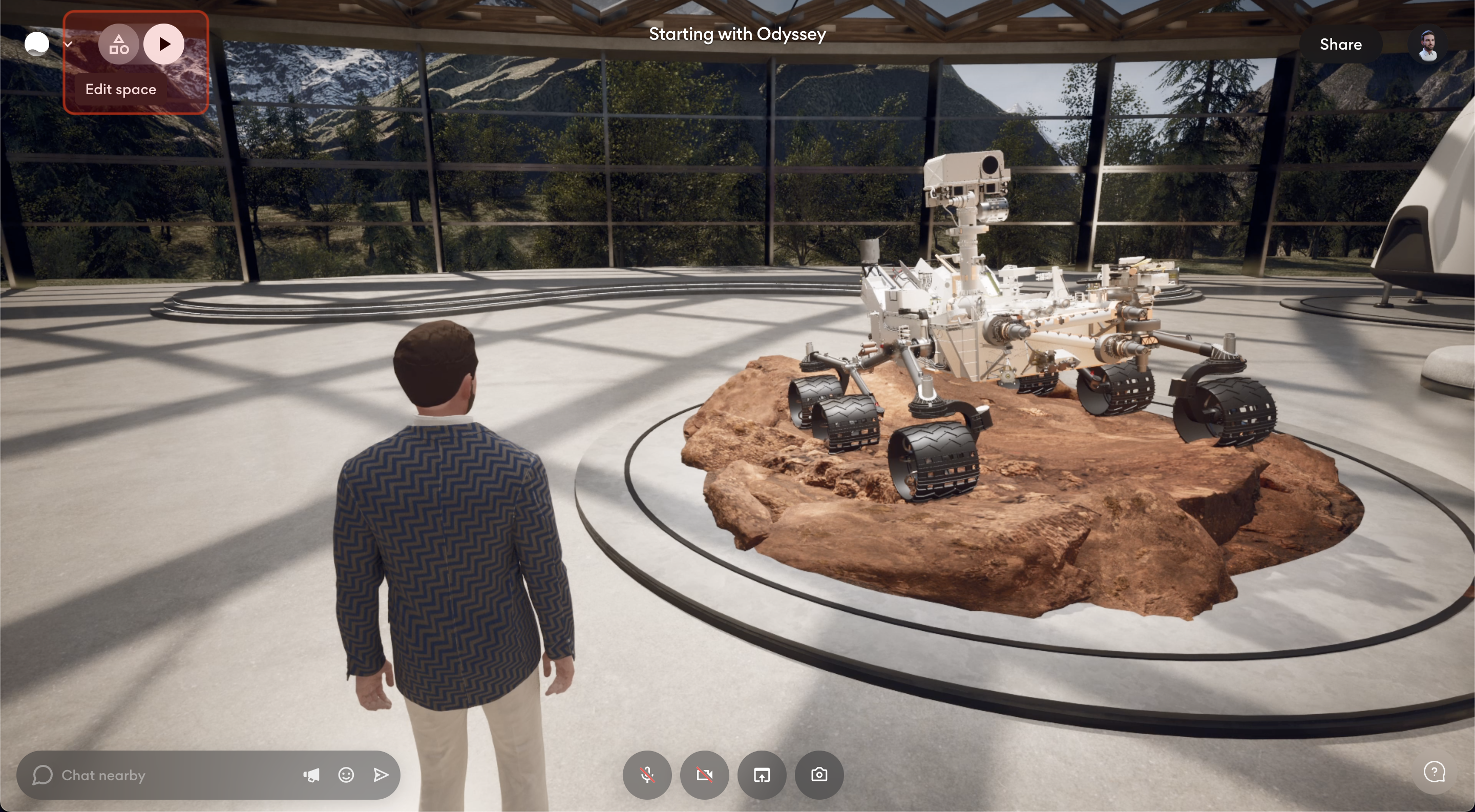The image size is (1475, 812).
Task: Take a snapshot with the camera button
Action: (x=819, y=775)
